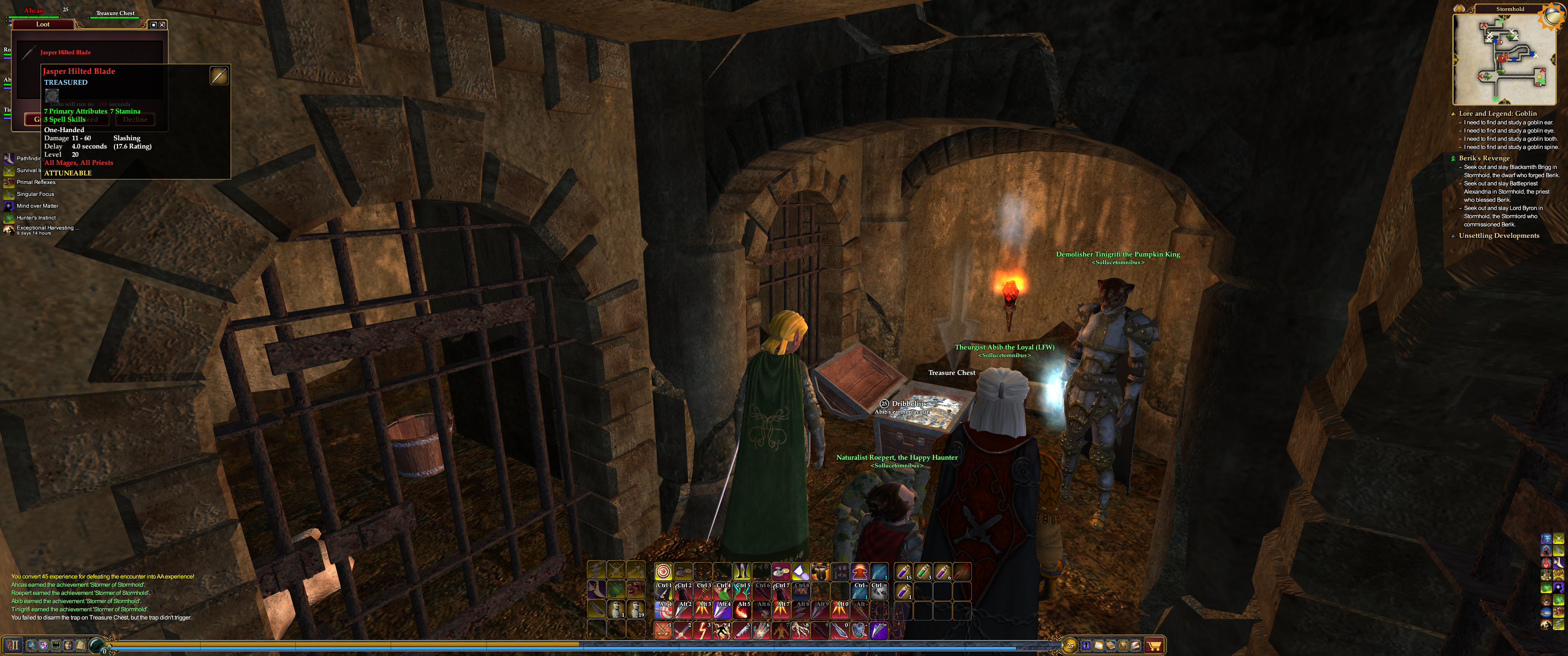Select the Treasure Chest target frame
Screen dimensions: 1568x656
[115, 14]
